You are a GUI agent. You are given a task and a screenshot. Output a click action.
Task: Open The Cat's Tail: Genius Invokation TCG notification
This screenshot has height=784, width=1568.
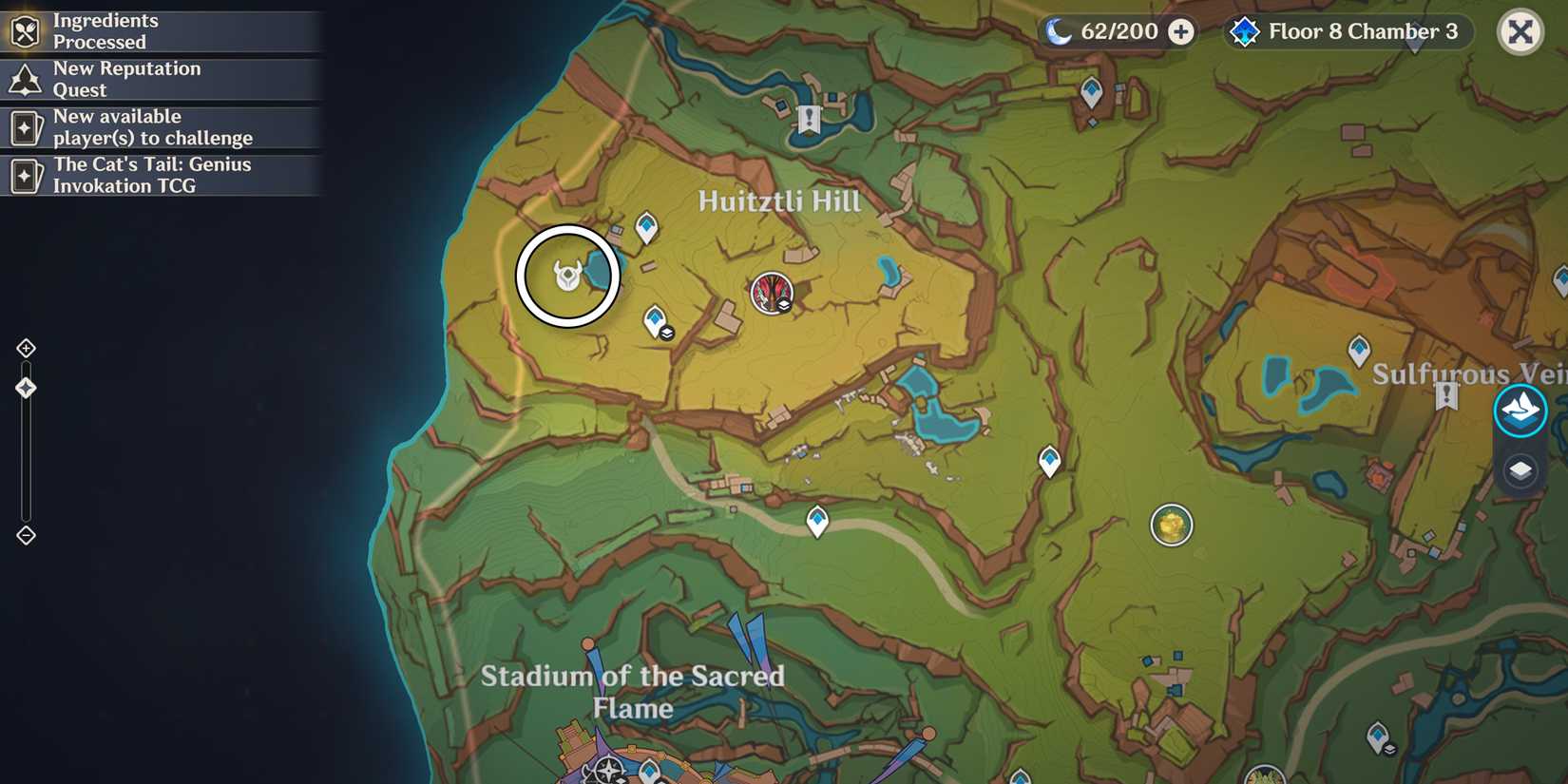click(x=162, y=175)
